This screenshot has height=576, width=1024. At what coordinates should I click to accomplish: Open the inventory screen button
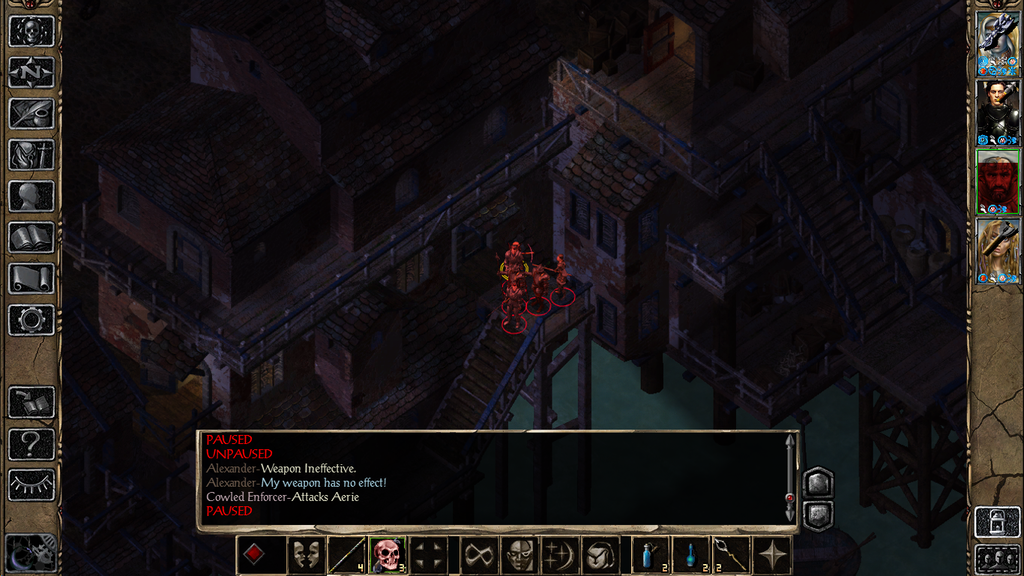(31, 155)
